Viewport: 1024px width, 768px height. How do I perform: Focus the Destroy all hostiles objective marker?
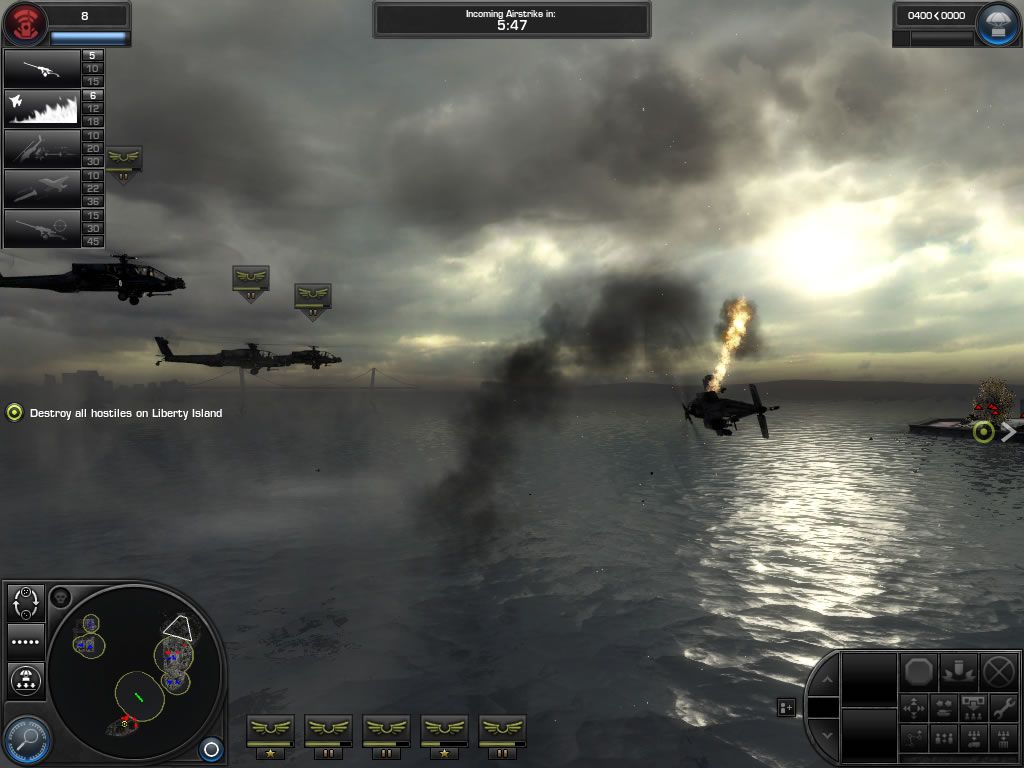pyautogui.click(x=14, y=412)
